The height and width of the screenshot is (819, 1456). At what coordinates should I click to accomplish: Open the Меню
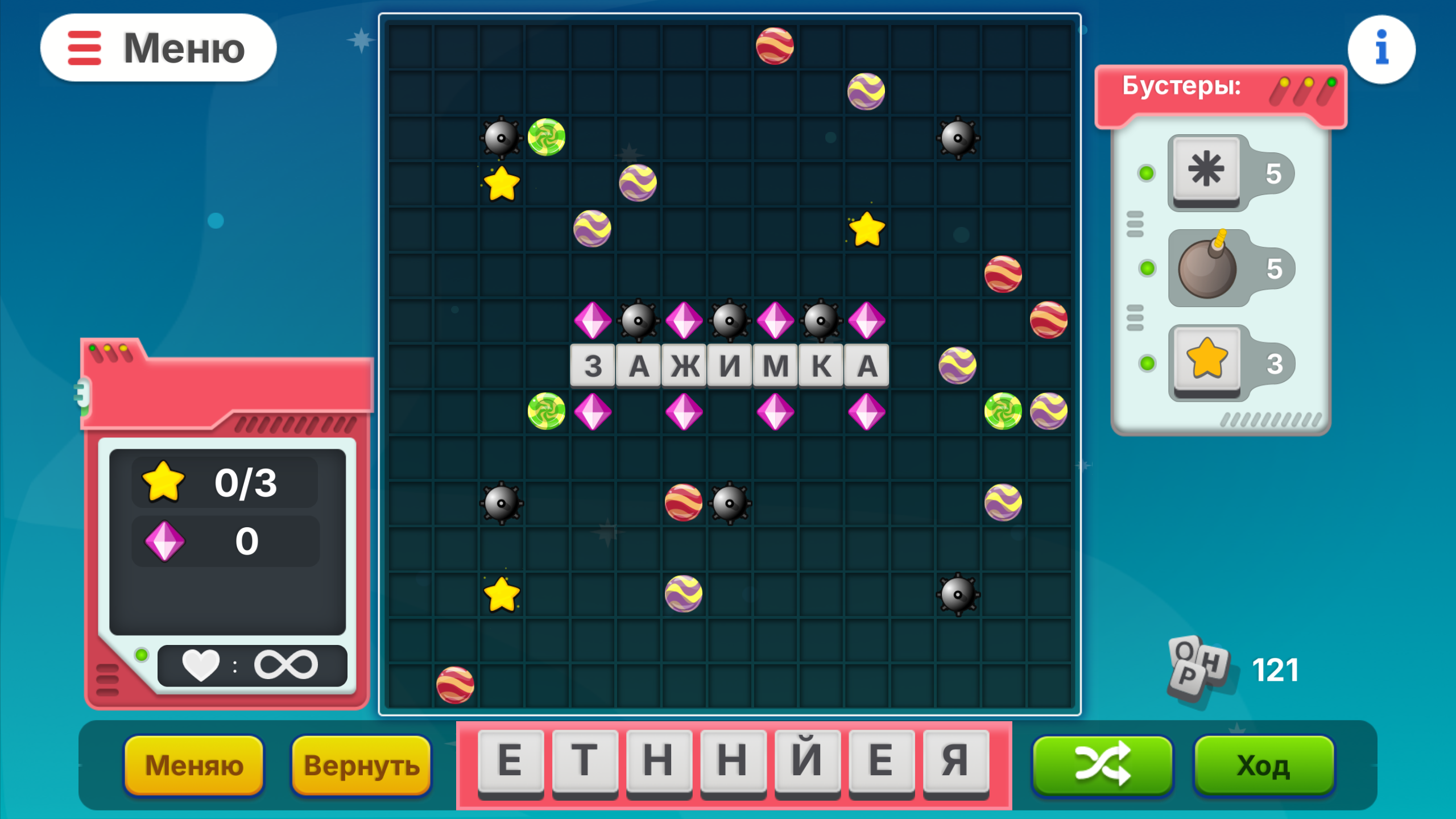[x=159, y=49]
